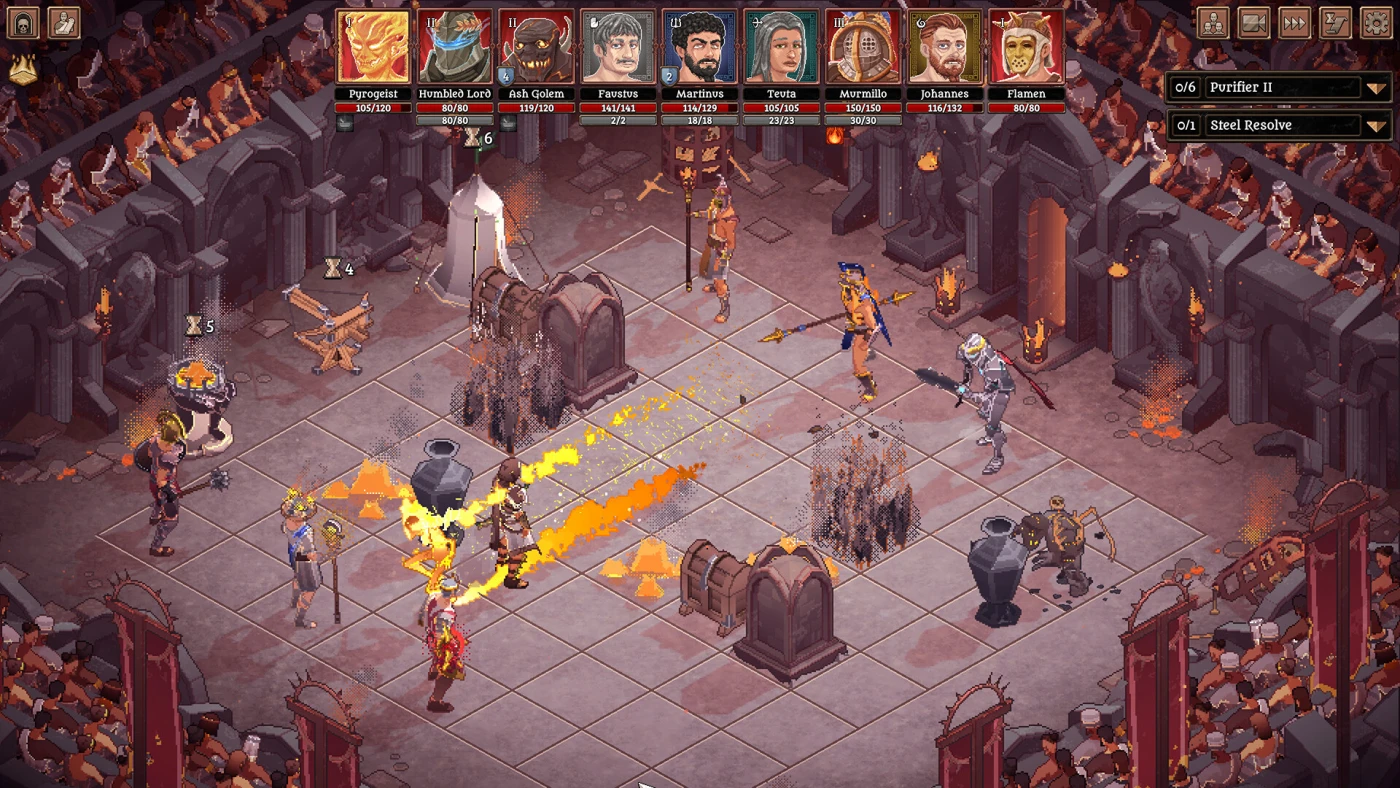Pick Faustus from the turn order
This screenshot has height=788, width=1400.
click(x=618, y=48)
